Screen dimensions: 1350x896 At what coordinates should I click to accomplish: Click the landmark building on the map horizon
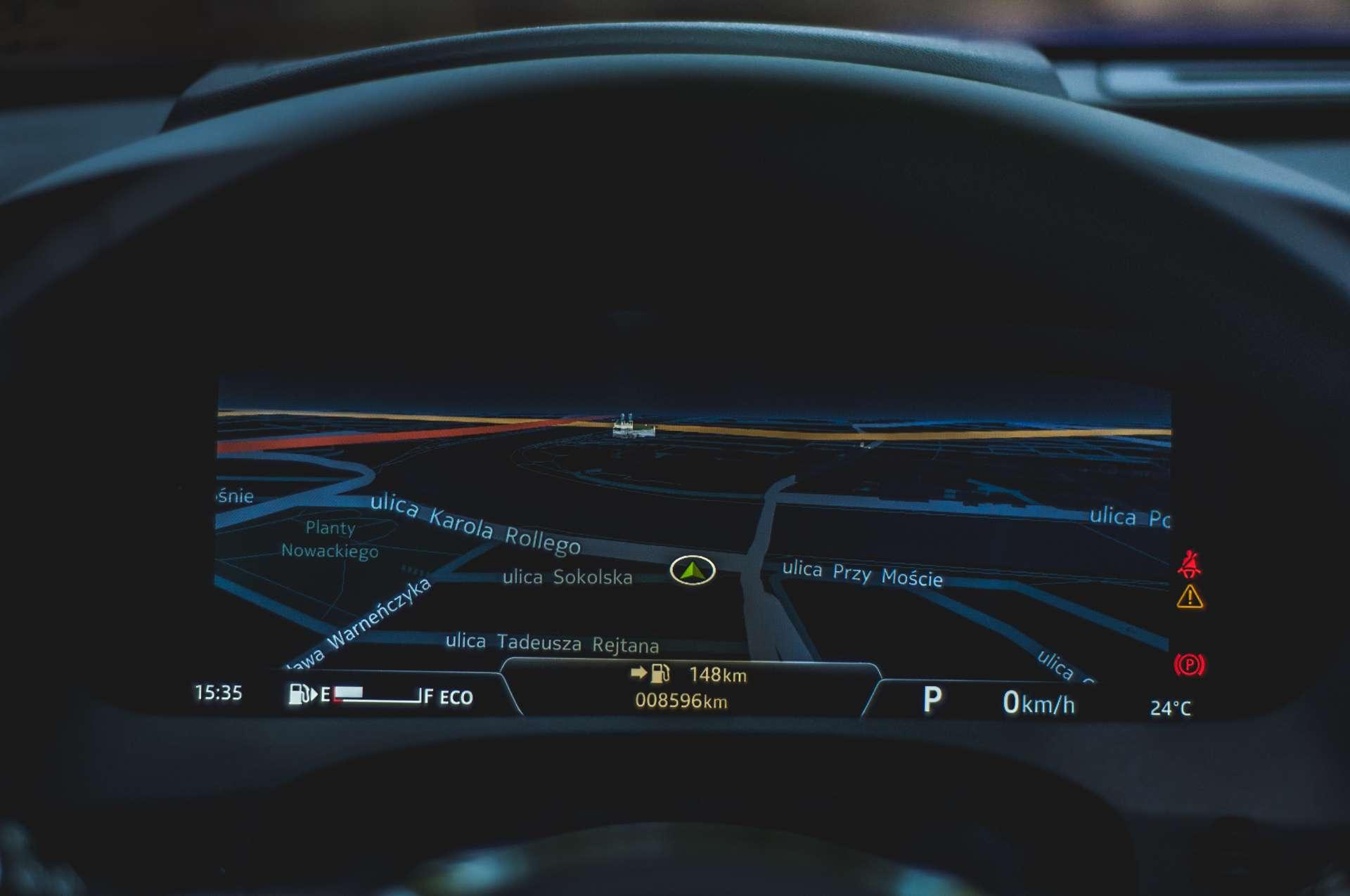(x=633, y=426)
